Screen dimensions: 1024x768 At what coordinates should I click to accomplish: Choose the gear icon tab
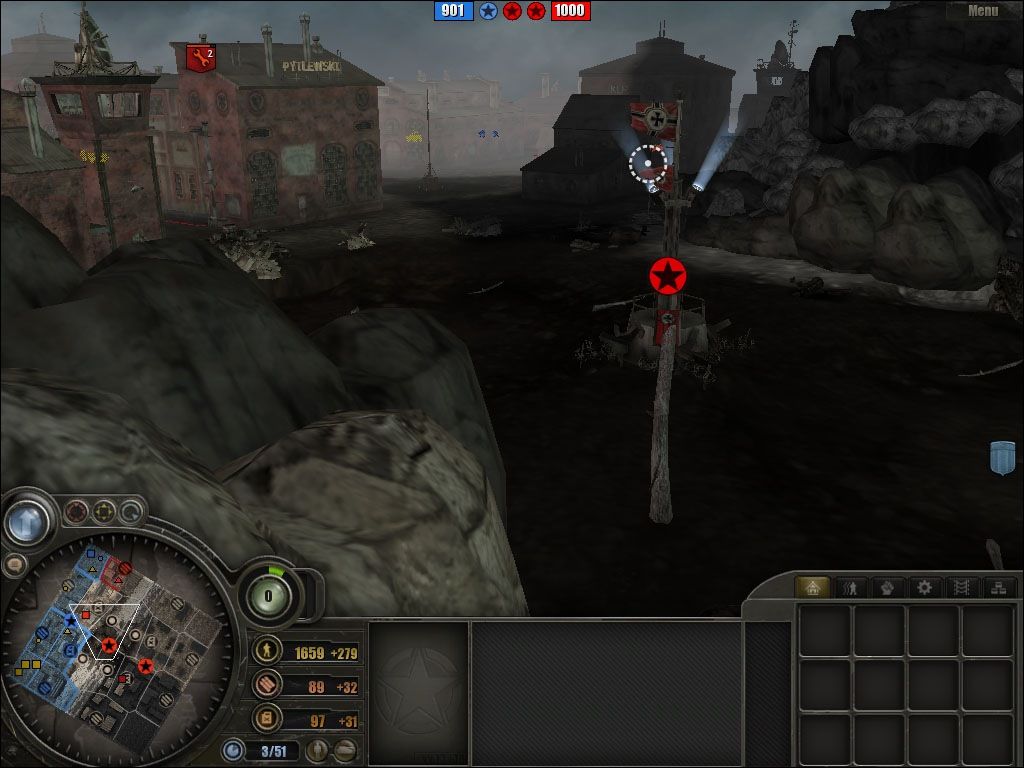[924, 587]
